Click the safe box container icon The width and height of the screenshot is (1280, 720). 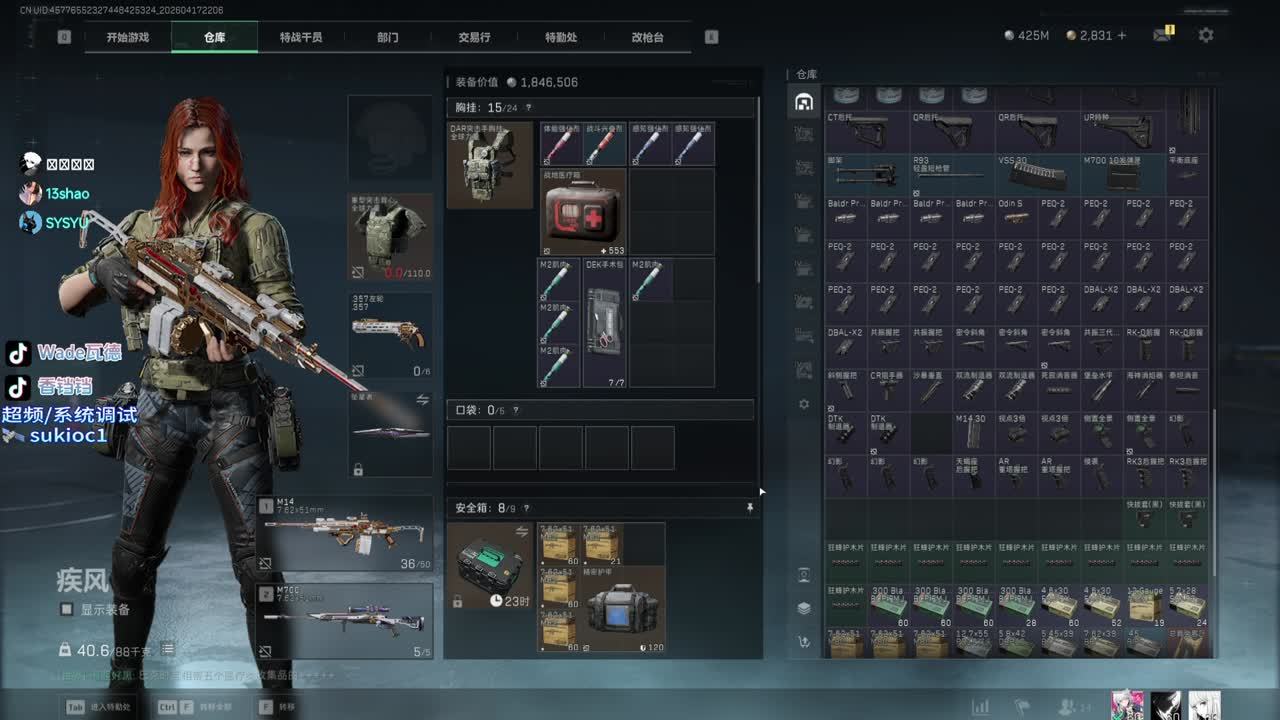(x=489, y=566)
